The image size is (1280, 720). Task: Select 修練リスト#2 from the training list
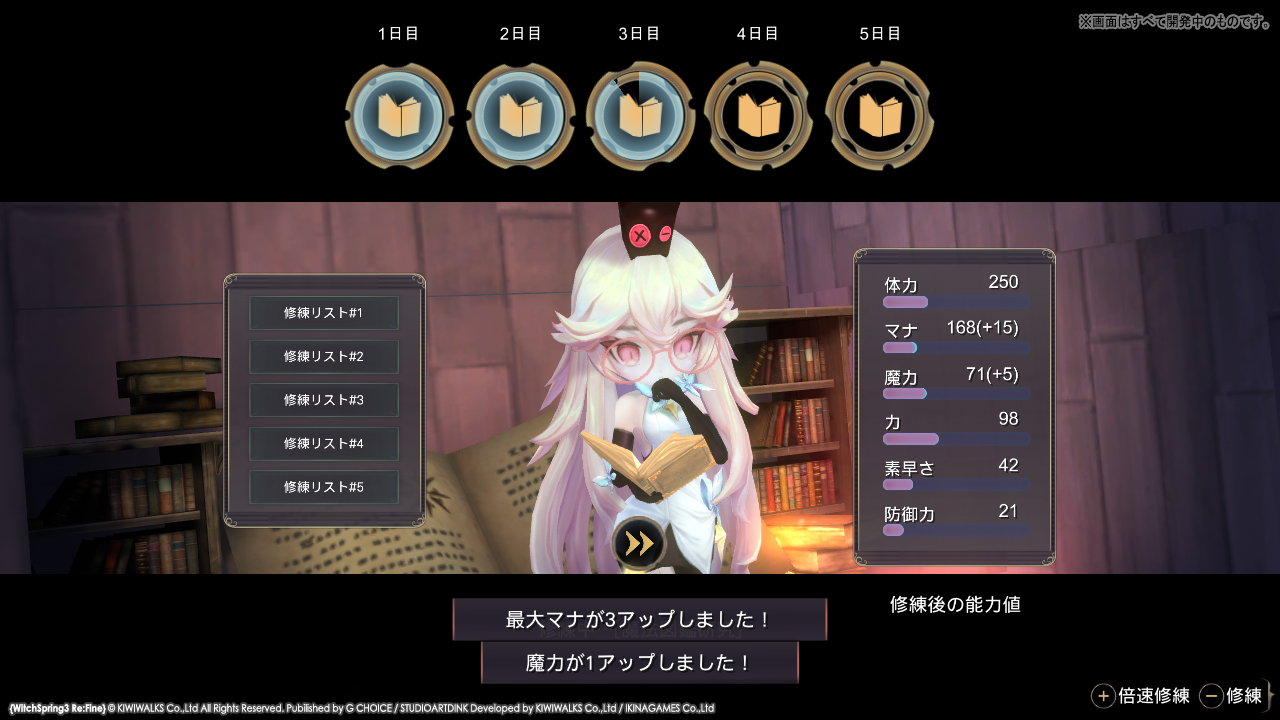[x=323, y=357]
